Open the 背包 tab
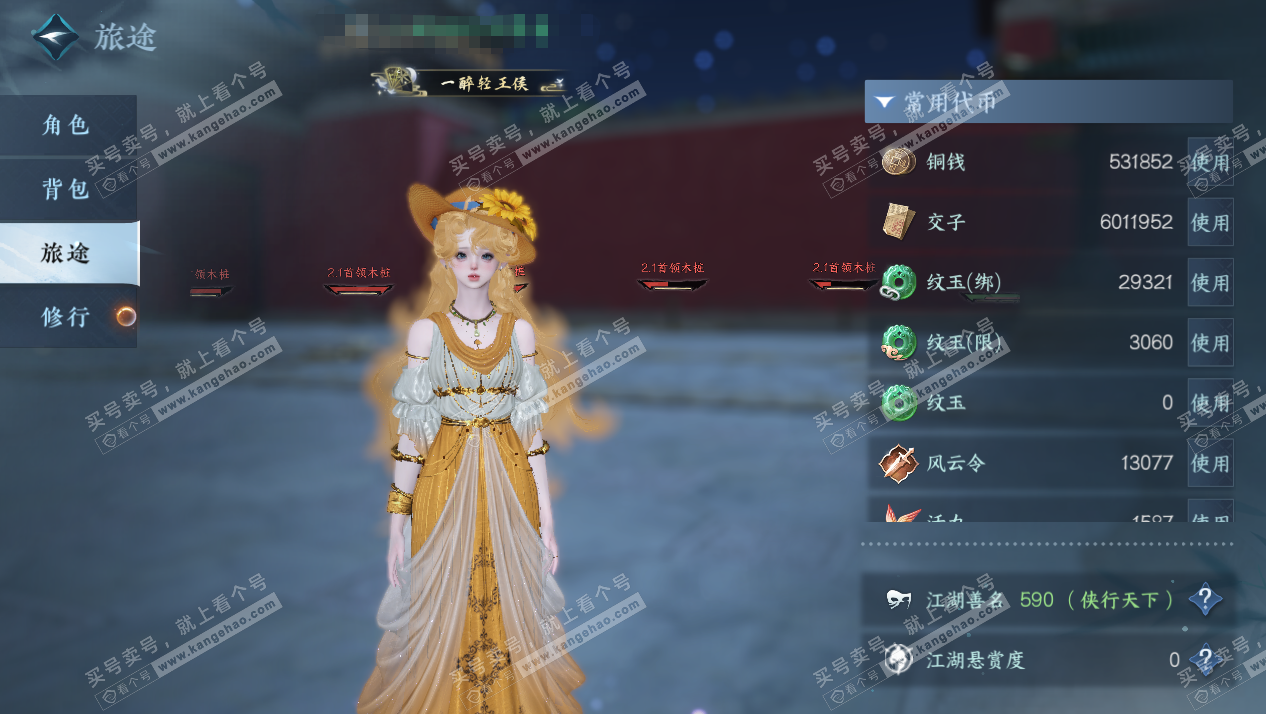The image size is (1266, 714). (67, 189)
